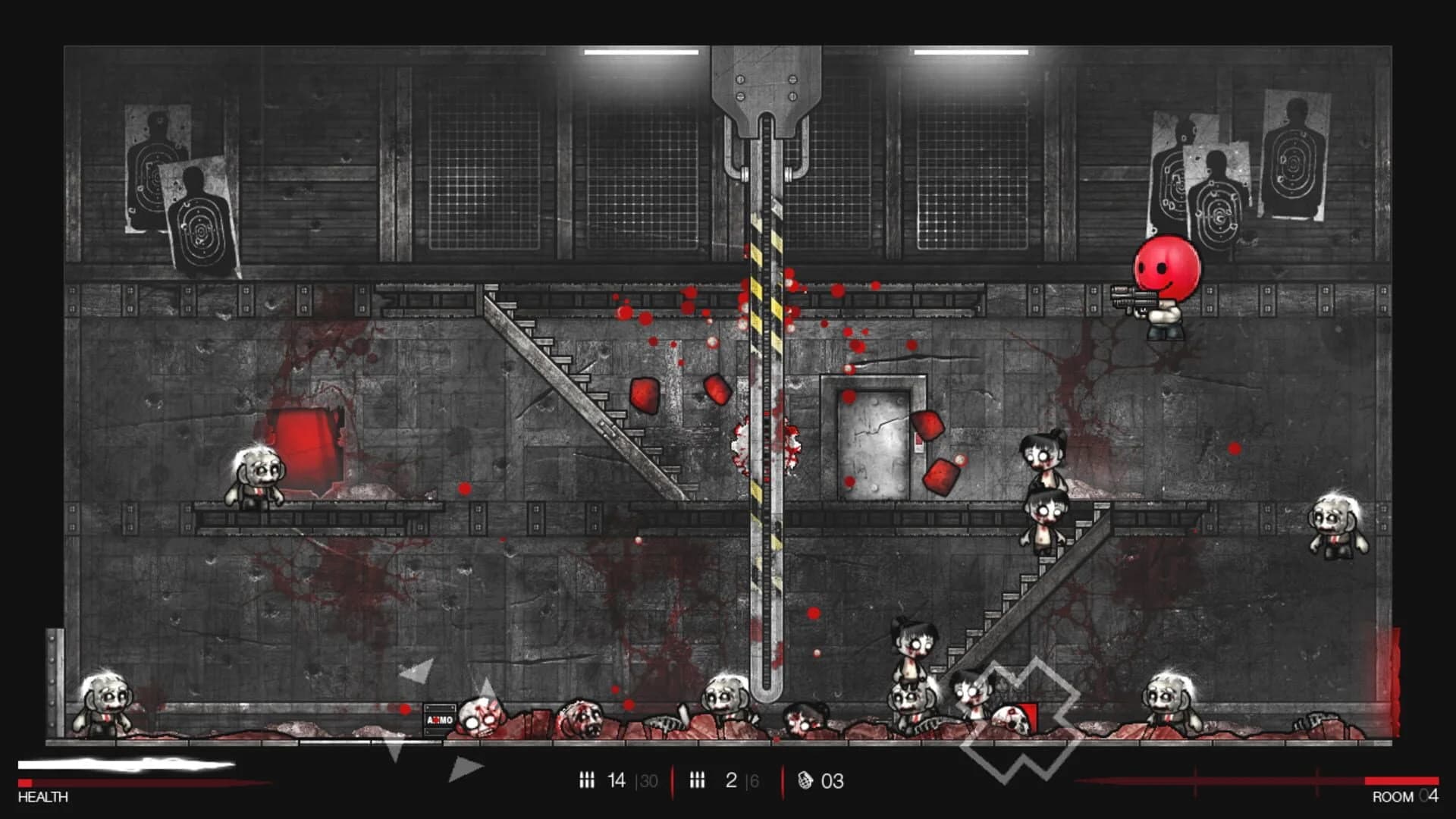The height and width of the screenshot is (819, 1456).
Task: Click the reserve ammo count showing 6
Action: [753, 780]
